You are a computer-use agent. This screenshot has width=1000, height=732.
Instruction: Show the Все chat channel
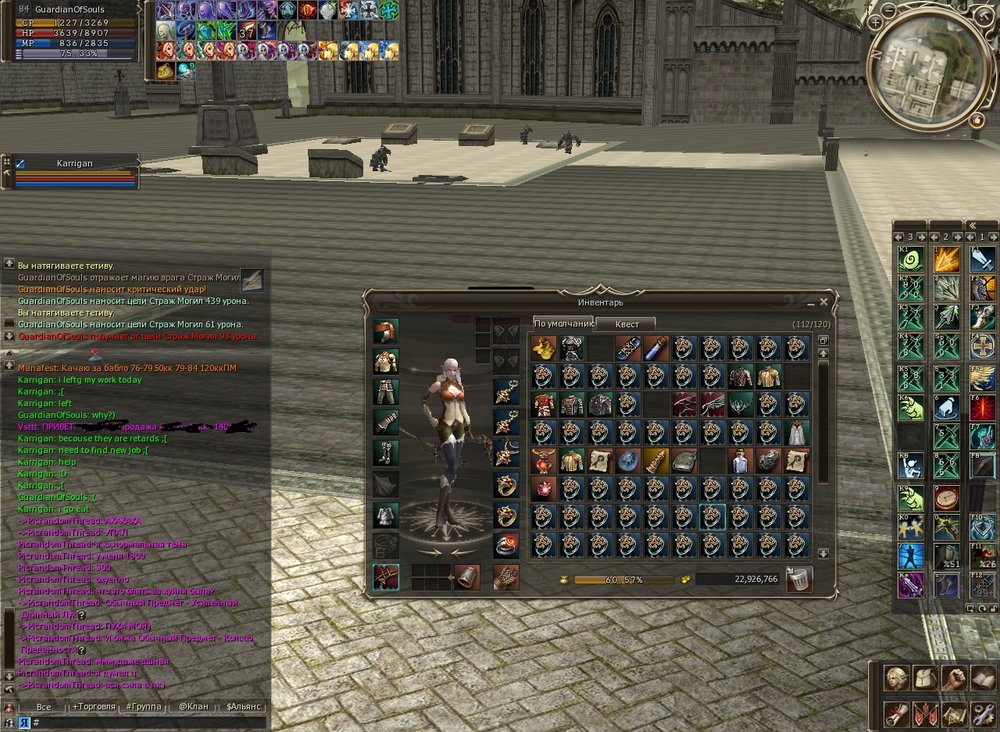tap(43, 707)
